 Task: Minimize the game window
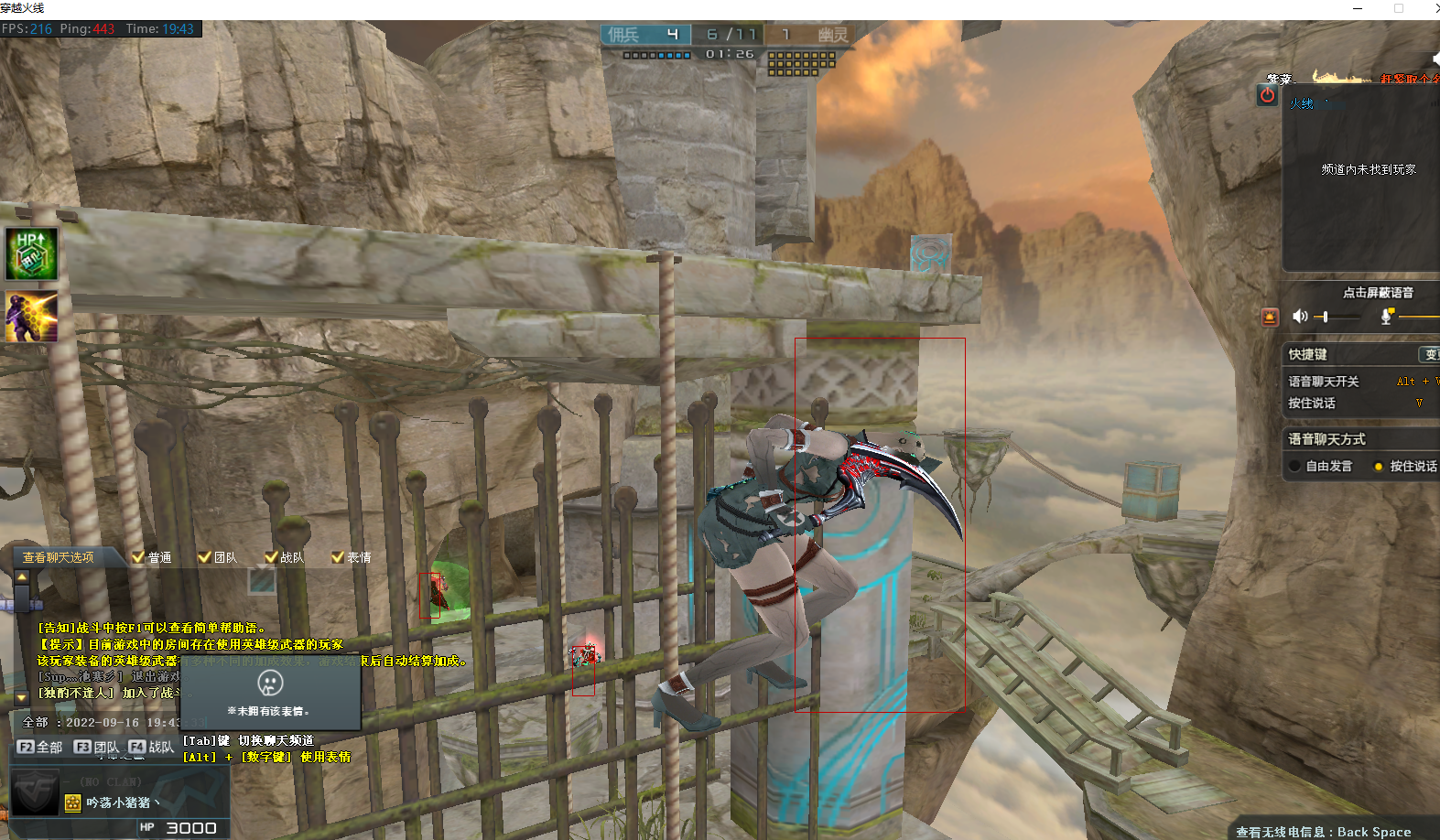click(x=1358, y=8)
